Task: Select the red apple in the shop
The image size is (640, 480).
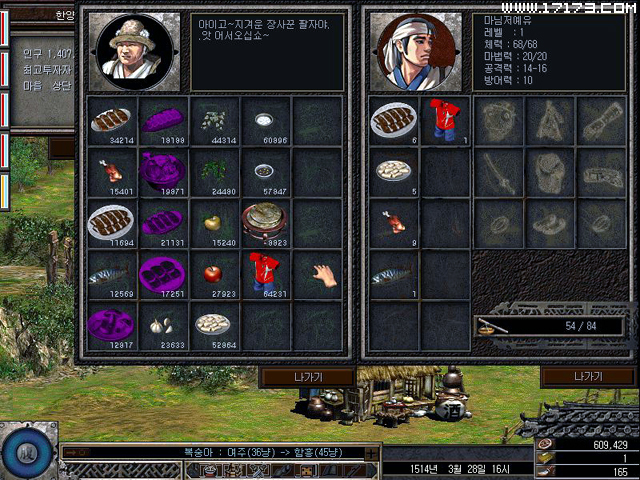Action: click(x=212, y=271)
